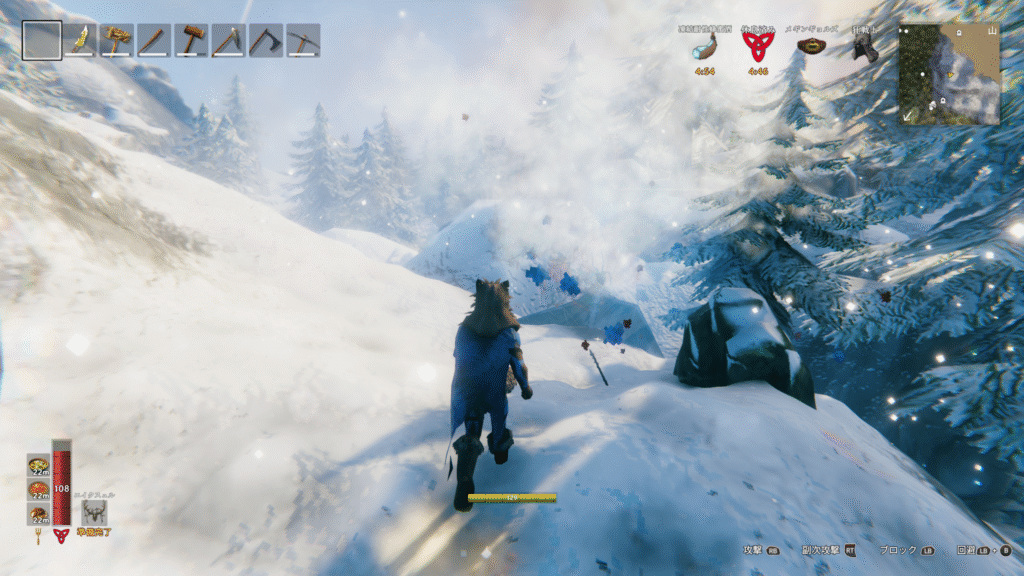Image resolution: width=1024 pixels, height=576 pixels.
Task: Select the golden knife hotbar slot
Action: [79, 40]
